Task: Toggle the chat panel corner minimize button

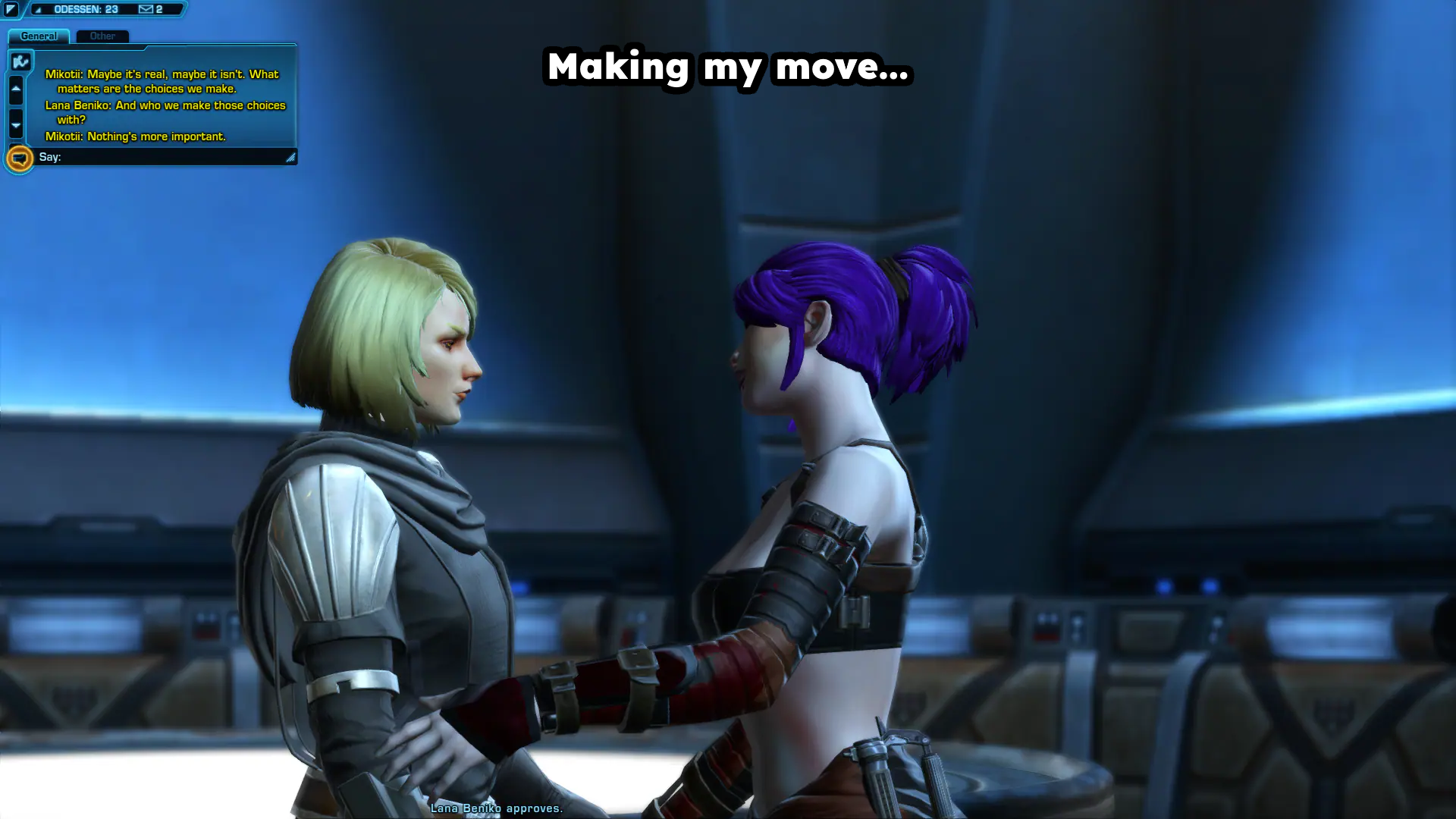Action: pyautogui.click(x=11, y=9)
